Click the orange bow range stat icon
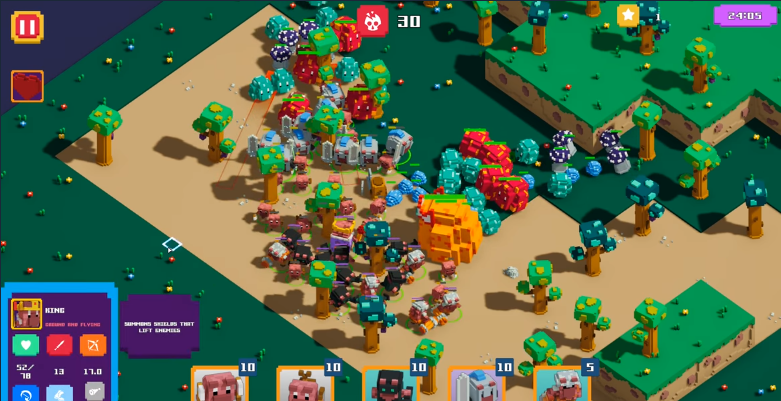This screenshot has height=401, width=781. pyautogui.click(x=93, y=345)
